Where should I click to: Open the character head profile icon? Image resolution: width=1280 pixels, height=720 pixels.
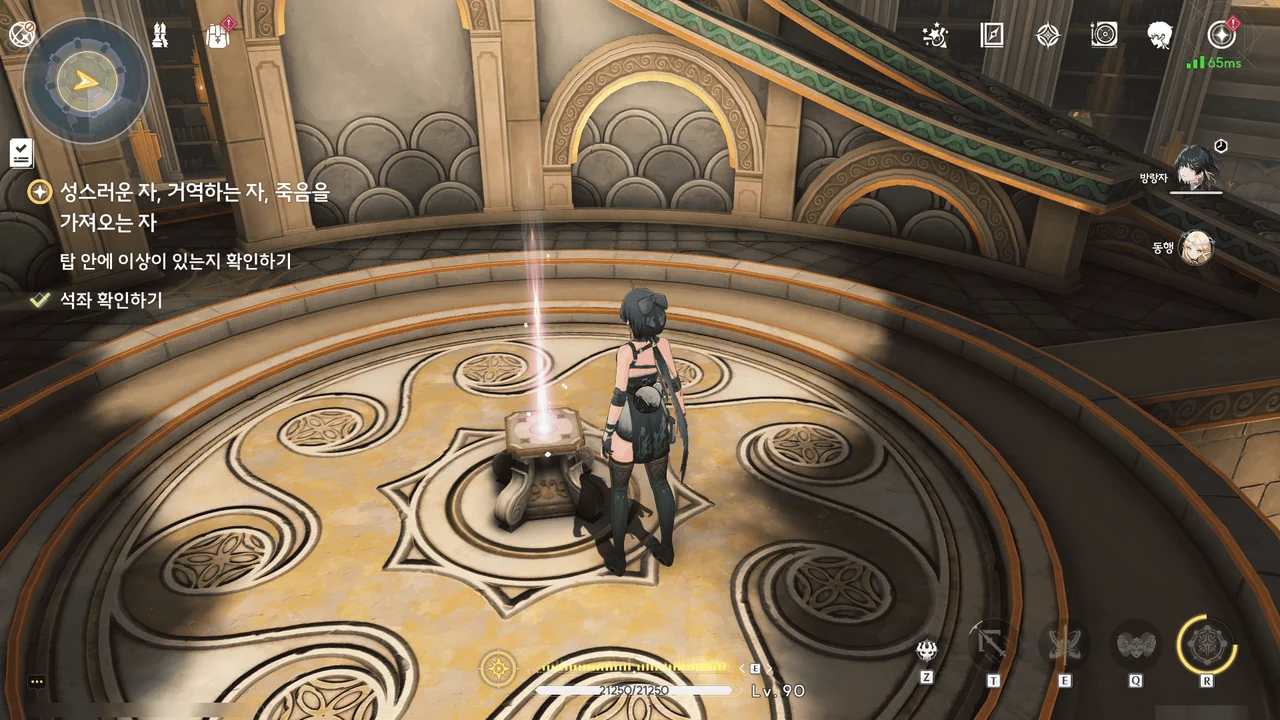pyautogui.click(x=1160, y=36)
